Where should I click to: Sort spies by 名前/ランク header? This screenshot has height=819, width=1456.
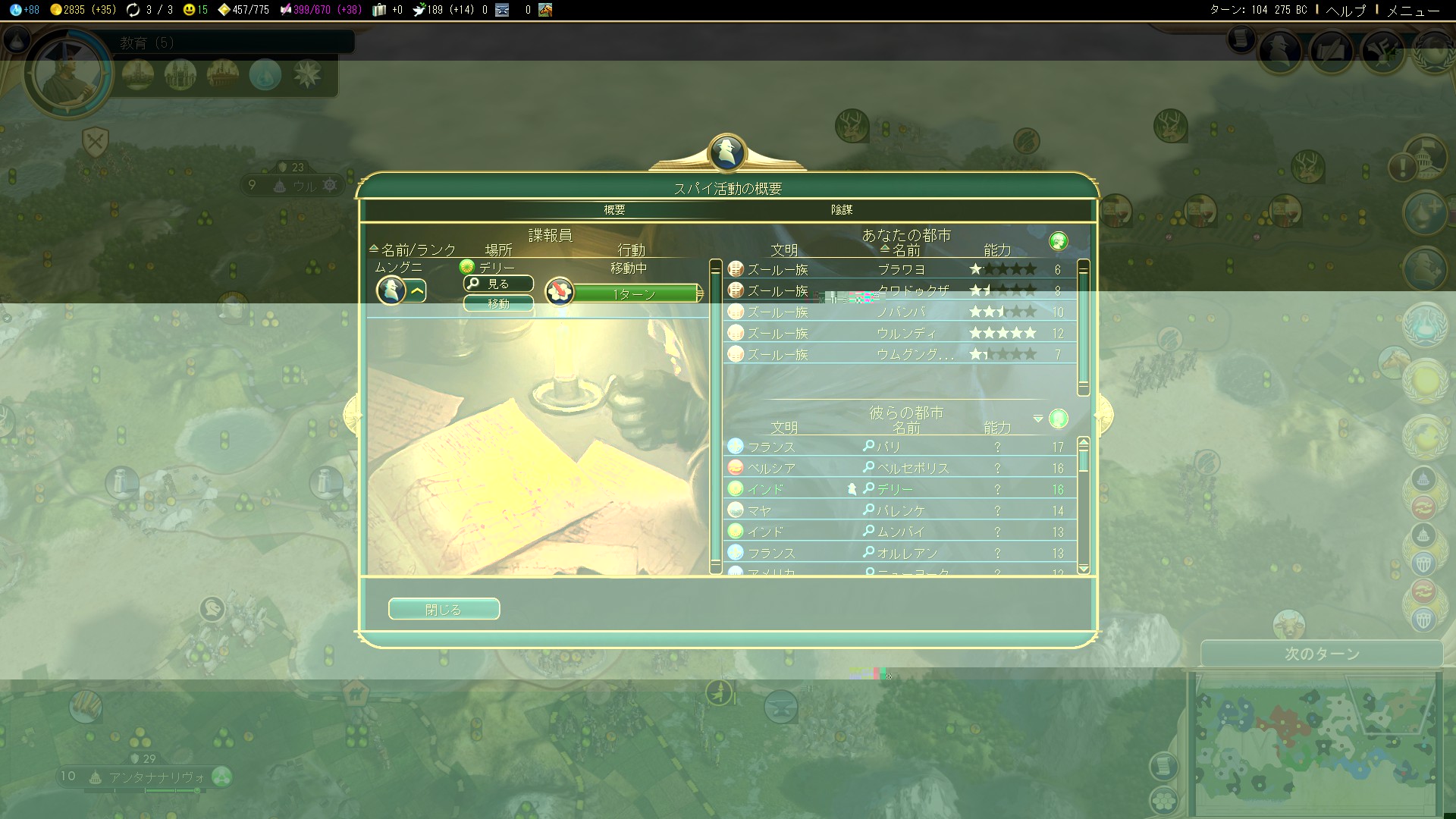[418, 249]
